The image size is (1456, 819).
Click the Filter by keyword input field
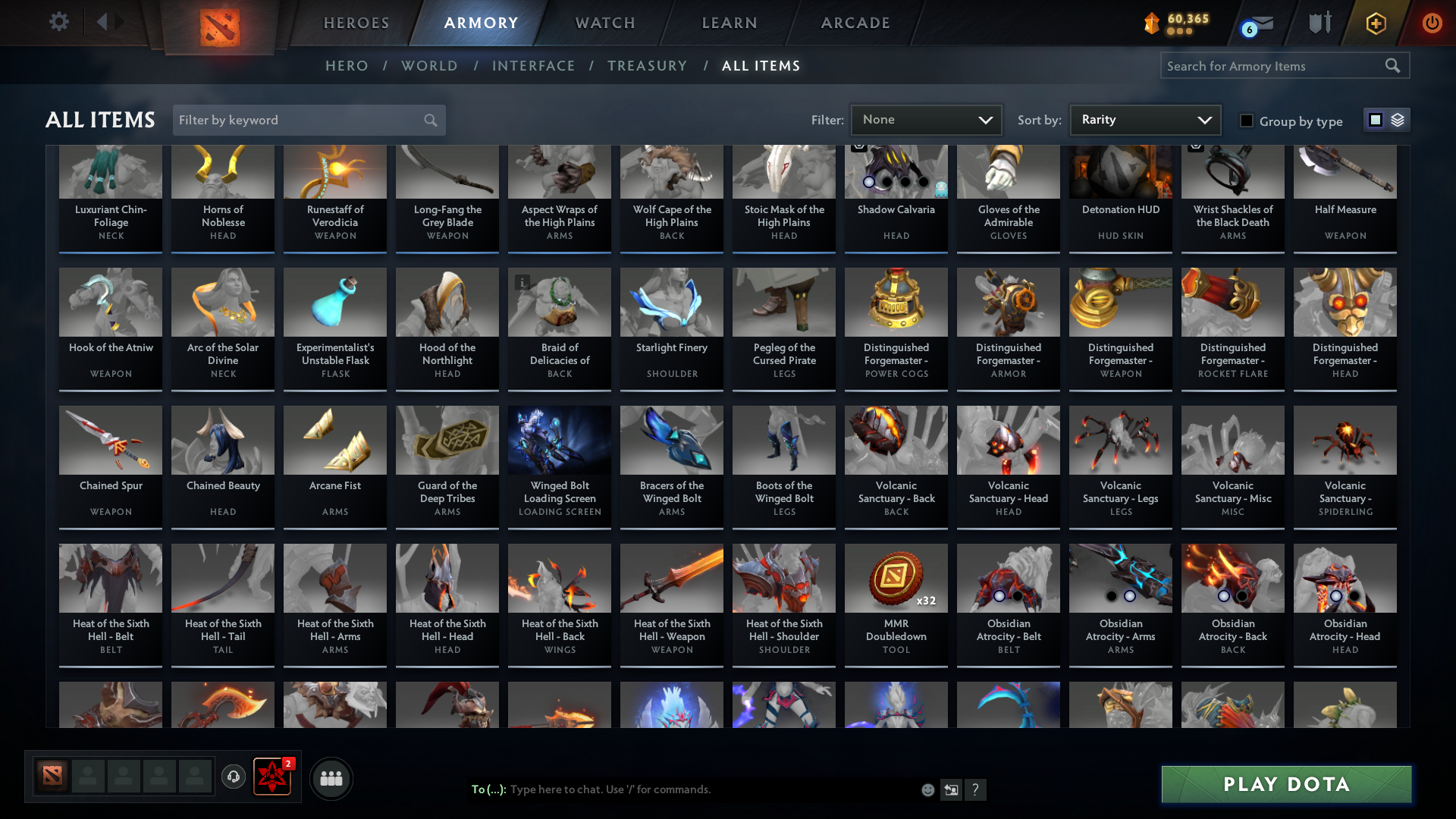(296, 120)
